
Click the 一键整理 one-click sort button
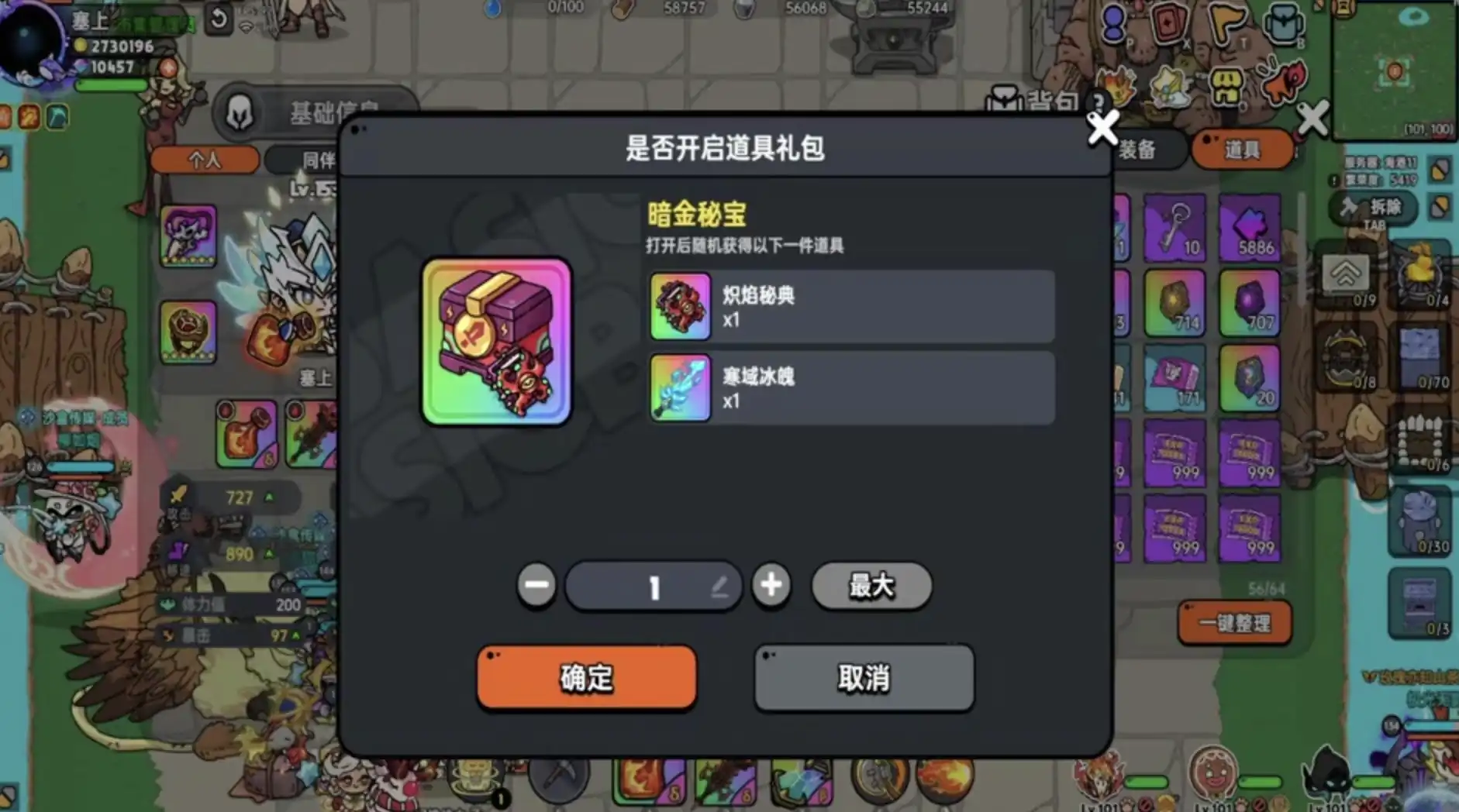[x=1235, y=622]
